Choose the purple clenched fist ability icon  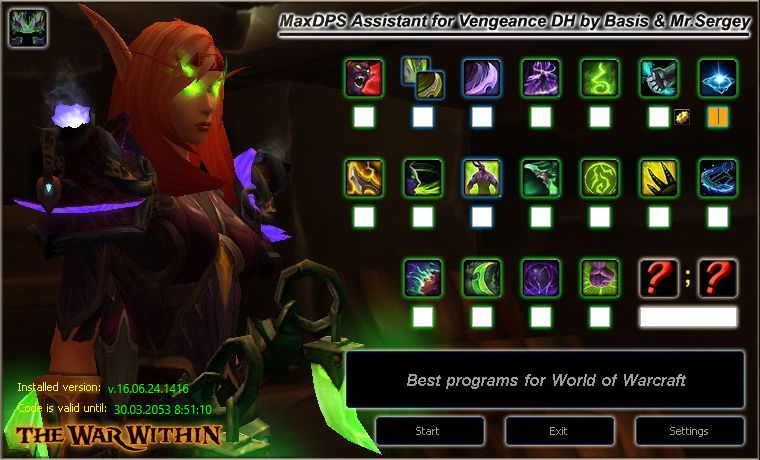click(600, 277)
